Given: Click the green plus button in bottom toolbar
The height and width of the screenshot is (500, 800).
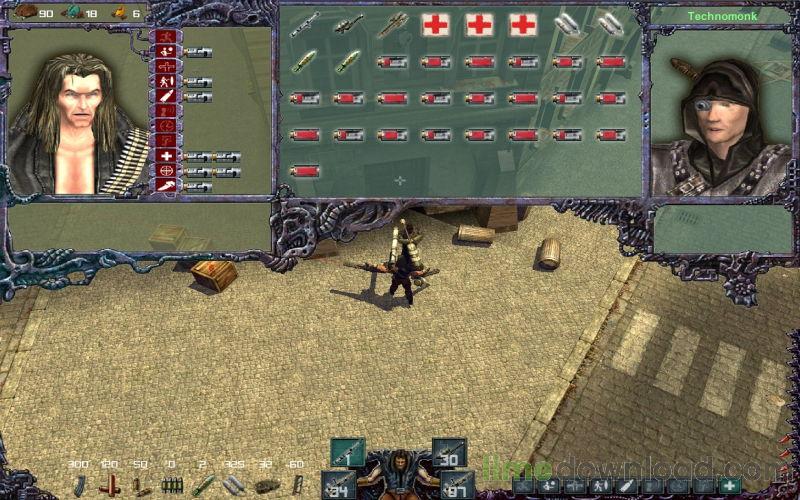Looking at the screenshot, I should [729, 486].
